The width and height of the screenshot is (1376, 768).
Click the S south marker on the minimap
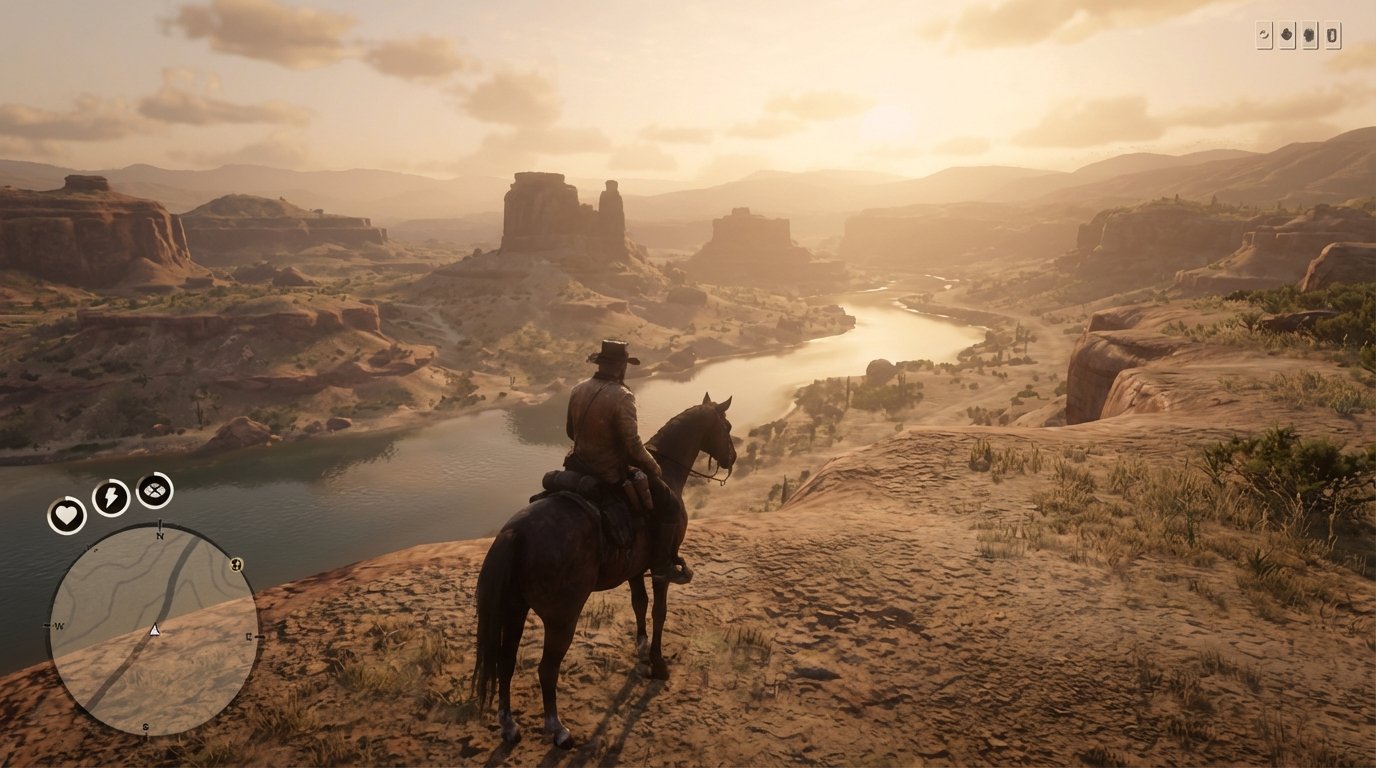click(x=145, y=726)
